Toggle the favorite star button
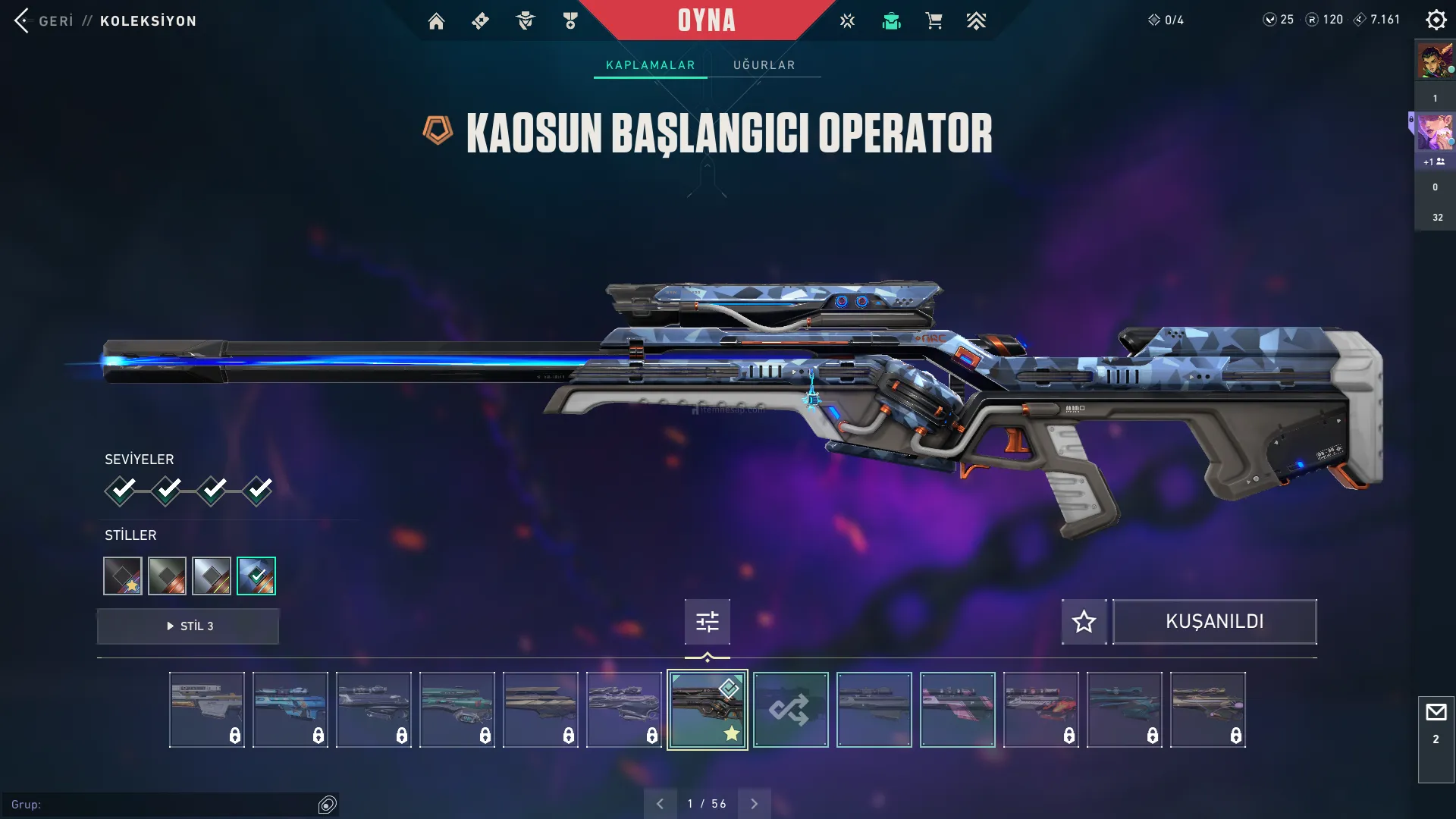 click(1084, 622)
